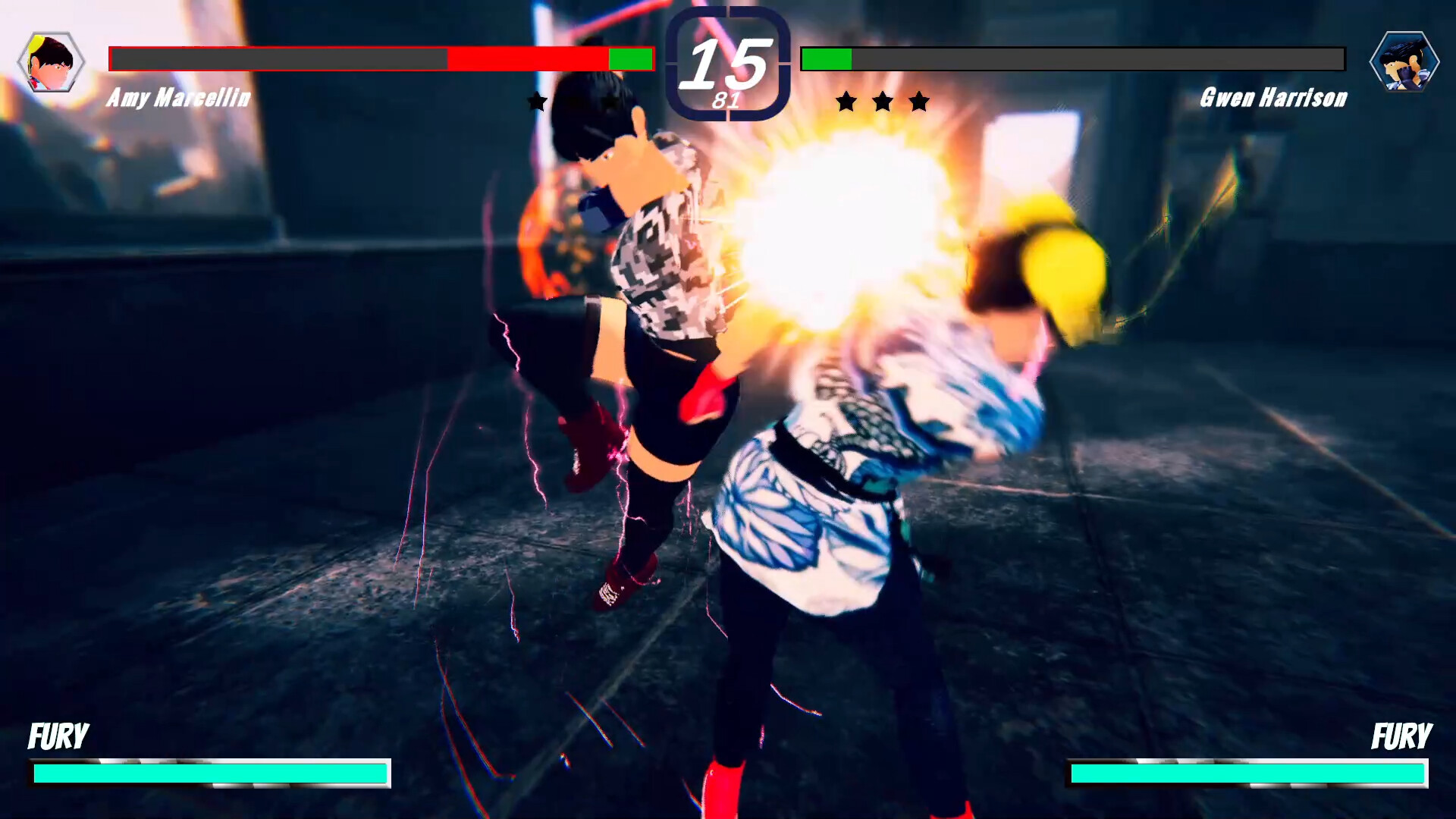Select the middle star under Amy's health bar
1456x819 pixels.
point(574,102)
